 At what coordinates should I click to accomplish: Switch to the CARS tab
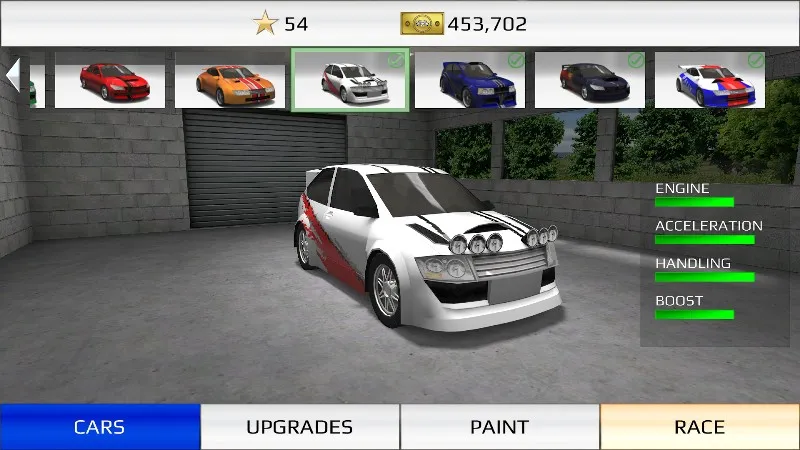(x=100, y=427)
